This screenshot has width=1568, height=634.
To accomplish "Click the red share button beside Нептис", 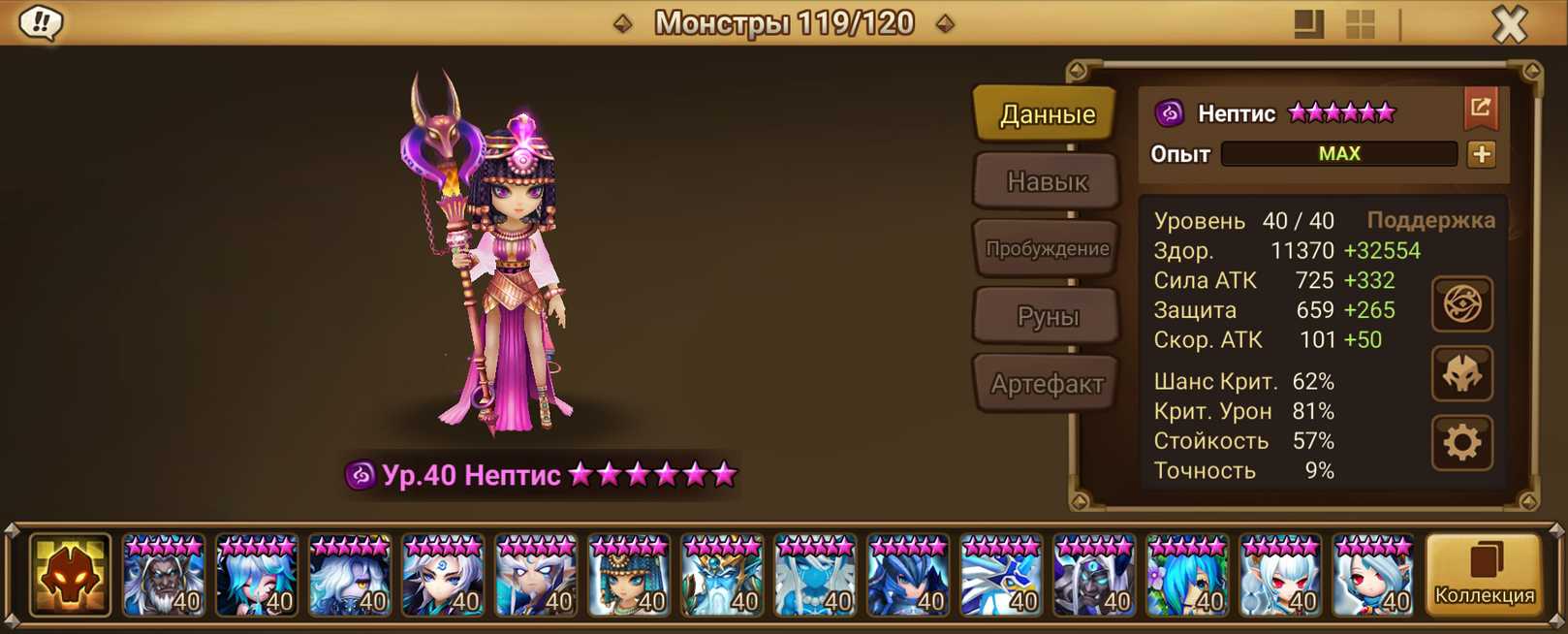I will pos(1480,109).
